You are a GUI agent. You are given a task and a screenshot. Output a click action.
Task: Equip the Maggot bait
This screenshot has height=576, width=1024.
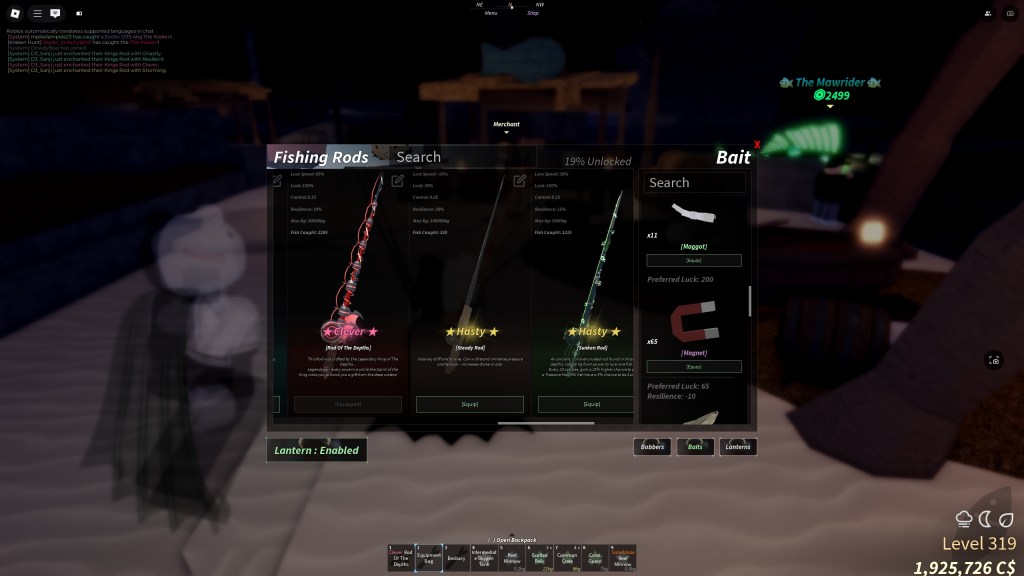click(x=694, y=260)
